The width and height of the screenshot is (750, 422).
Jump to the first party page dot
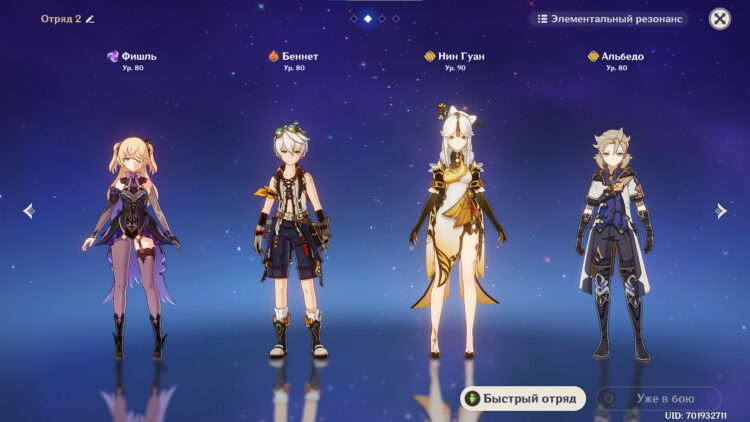354,18
